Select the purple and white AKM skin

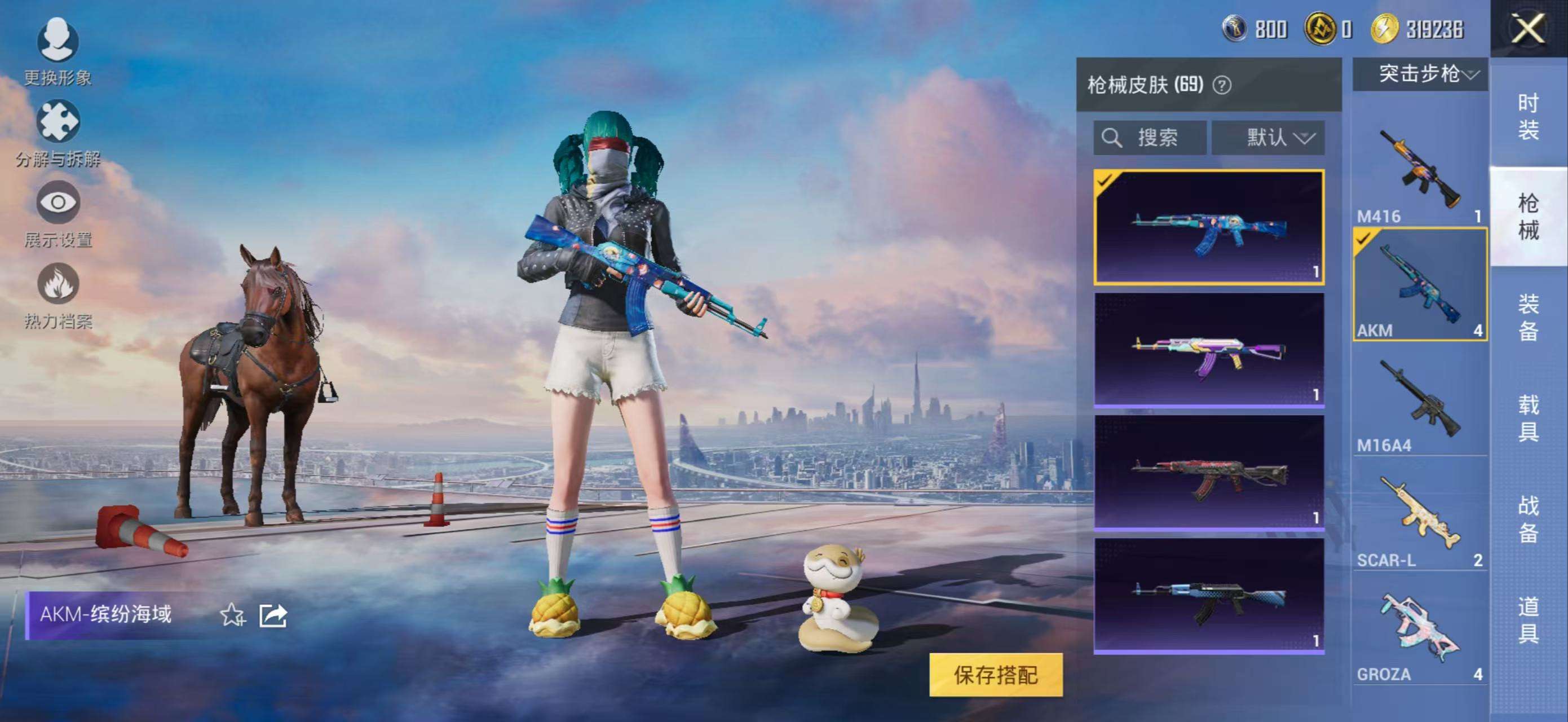coord(1208,349)
